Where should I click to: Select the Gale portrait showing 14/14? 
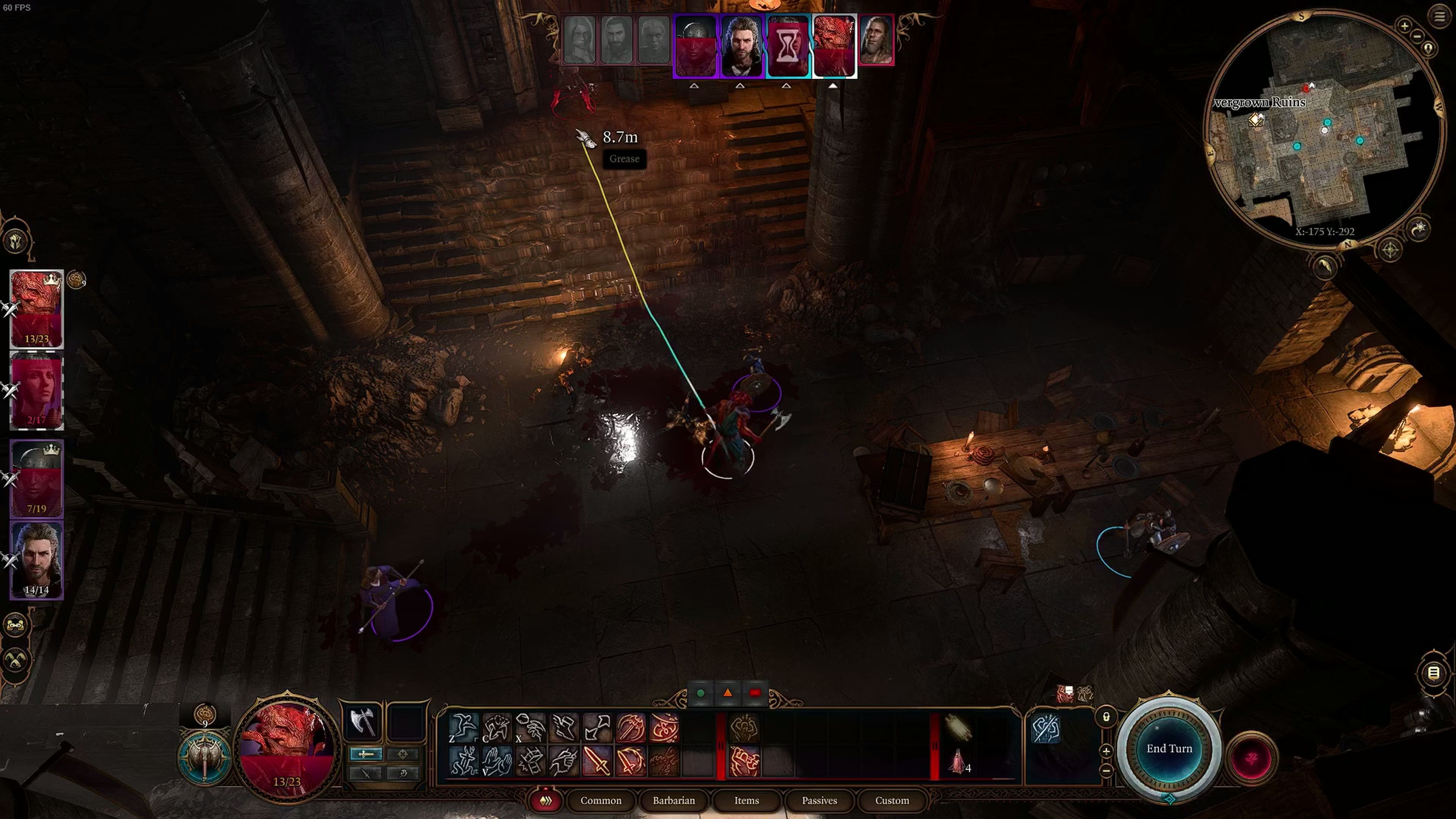click(x=37, y=560)
